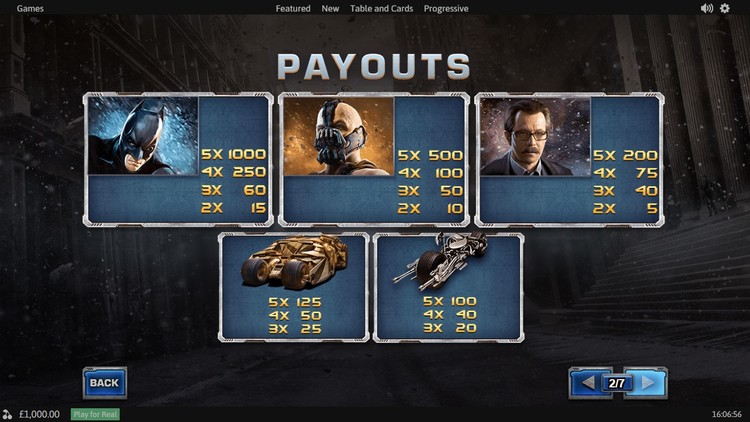The image size is (750, 422).
Task: Select the New games category
Action: tap(330, 8)
